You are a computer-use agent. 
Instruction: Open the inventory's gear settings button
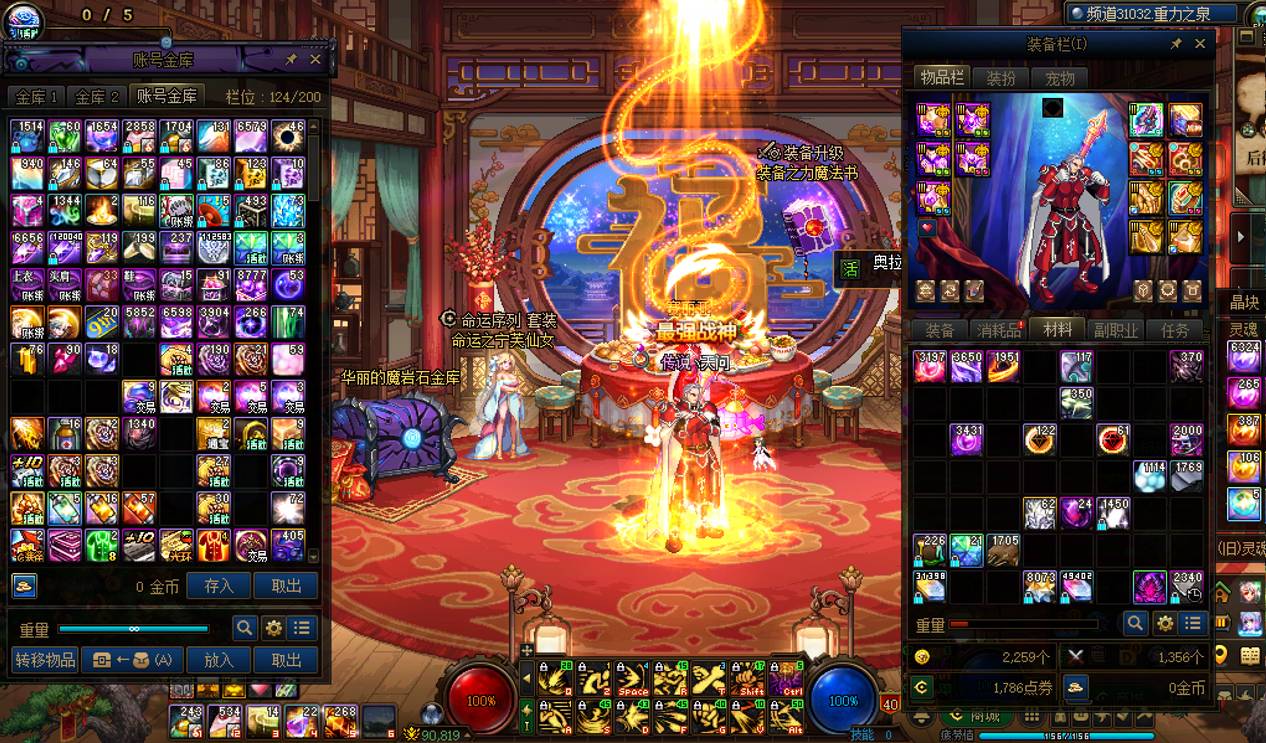click(x=1164, y=624)
